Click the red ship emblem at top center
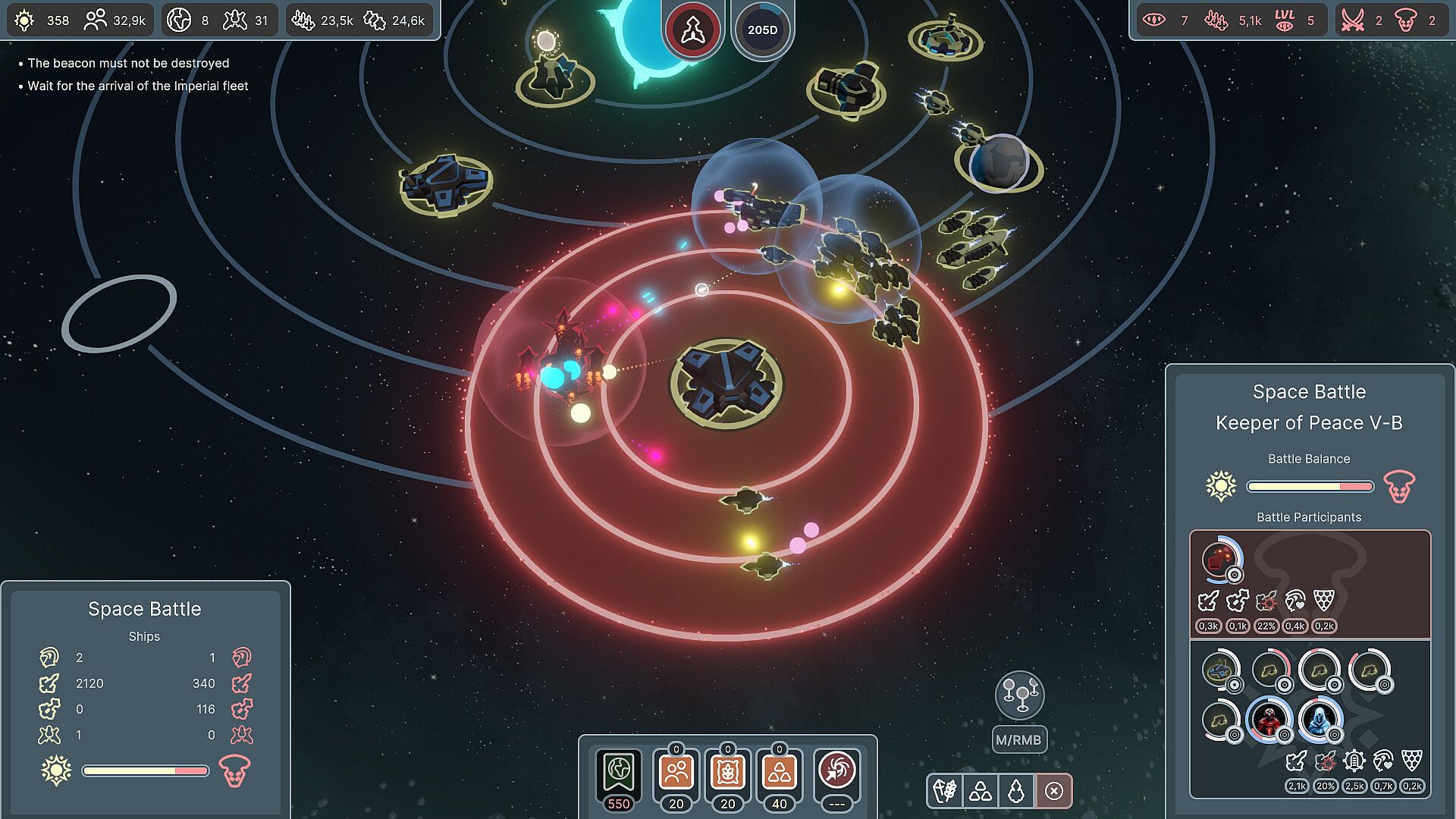 point(692,30)
